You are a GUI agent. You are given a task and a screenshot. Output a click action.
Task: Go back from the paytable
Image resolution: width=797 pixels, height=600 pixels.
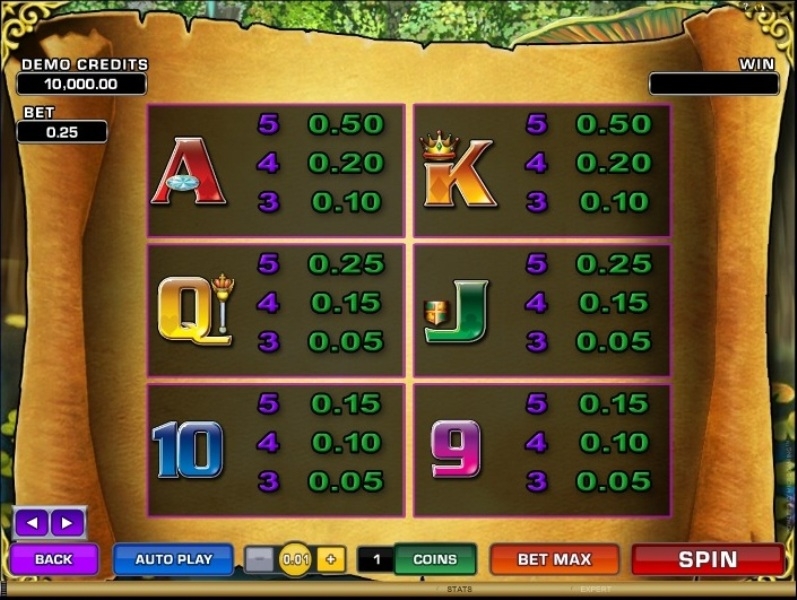54,559
